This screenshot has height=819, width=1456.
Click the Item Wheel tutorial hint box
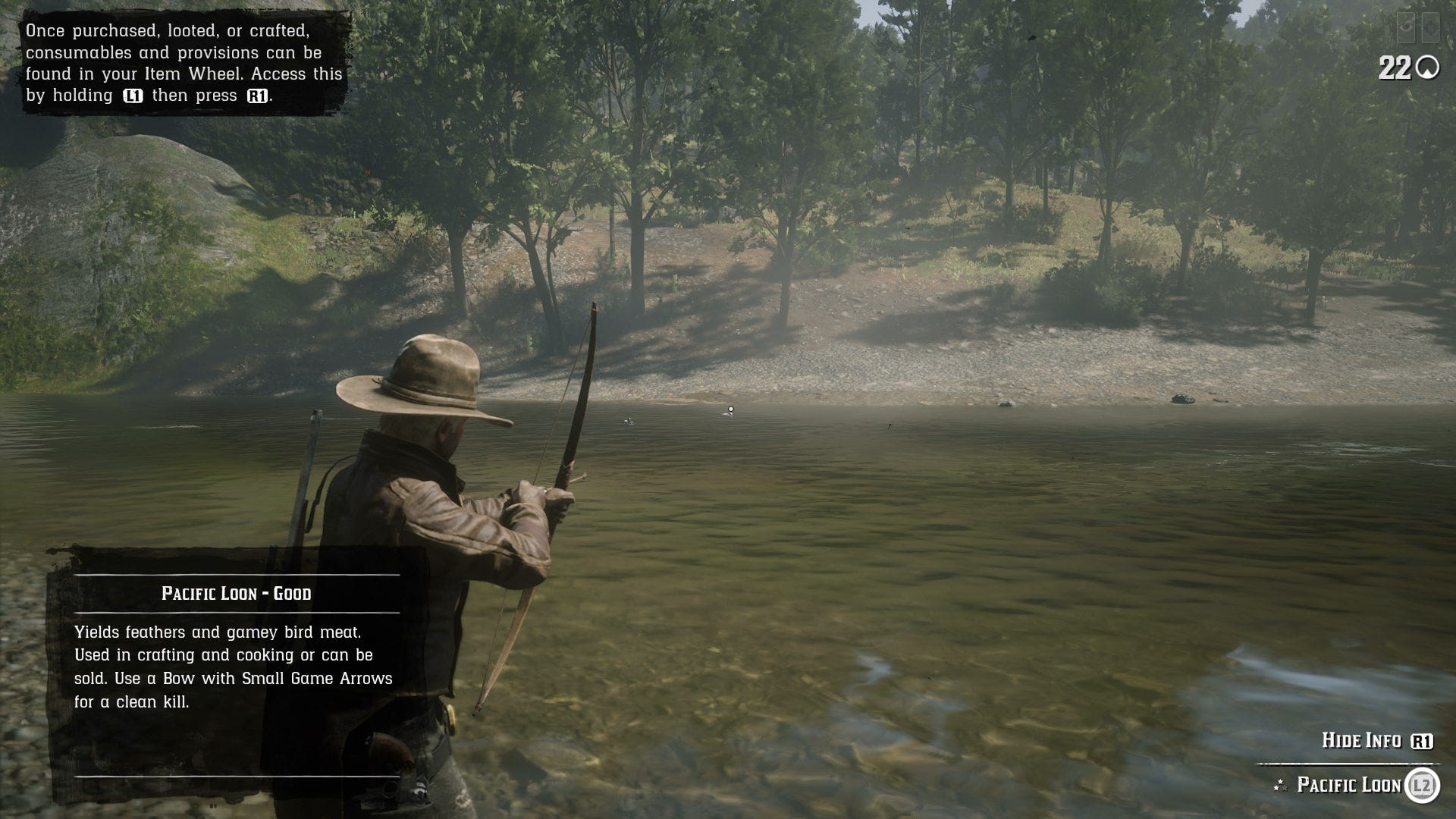pos(184,63)
